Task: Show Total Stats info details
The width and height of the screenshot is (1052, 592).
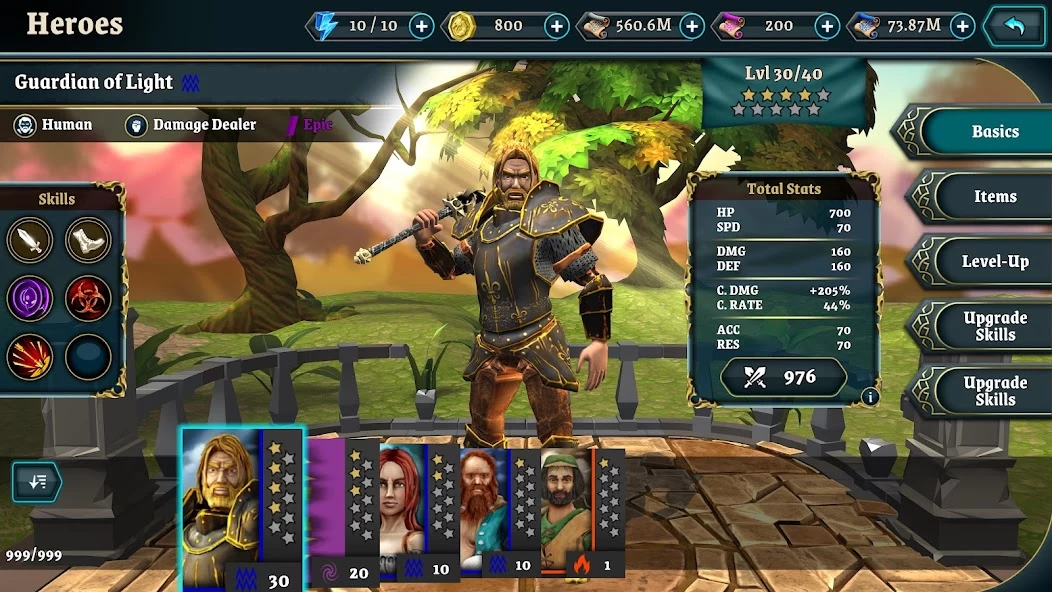Action: point(869,396)
